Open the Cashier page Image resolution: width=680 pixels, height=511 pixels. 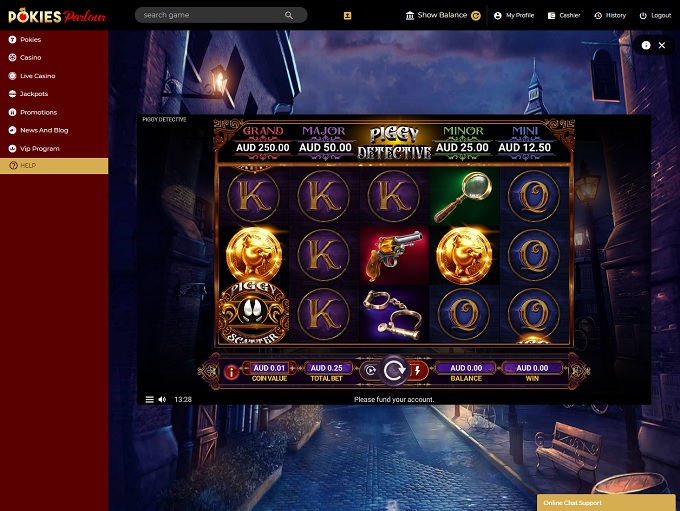point(564,16)
